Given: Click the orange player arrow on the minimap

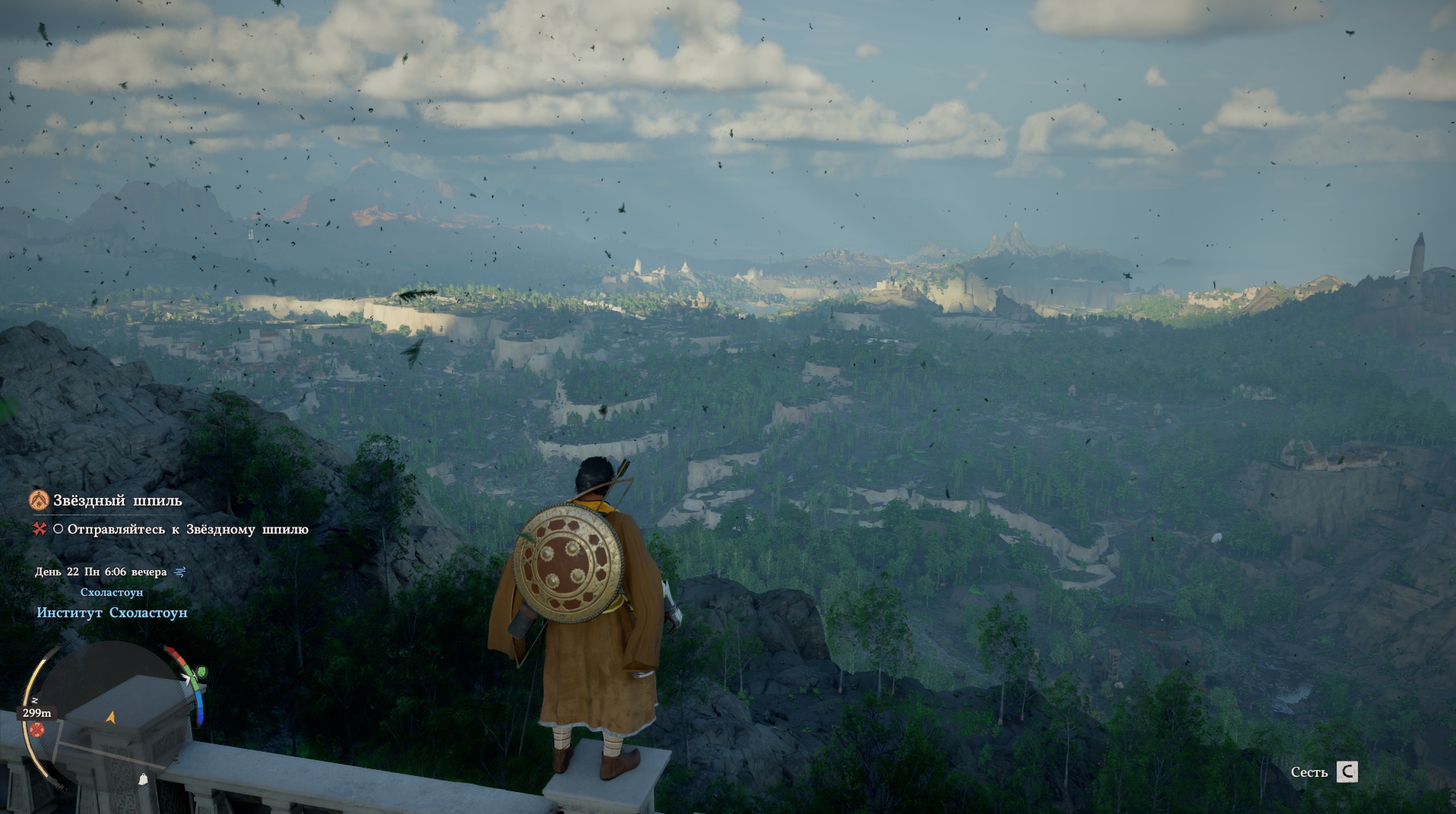Looking at the screenshot, I should click(111, 717).
